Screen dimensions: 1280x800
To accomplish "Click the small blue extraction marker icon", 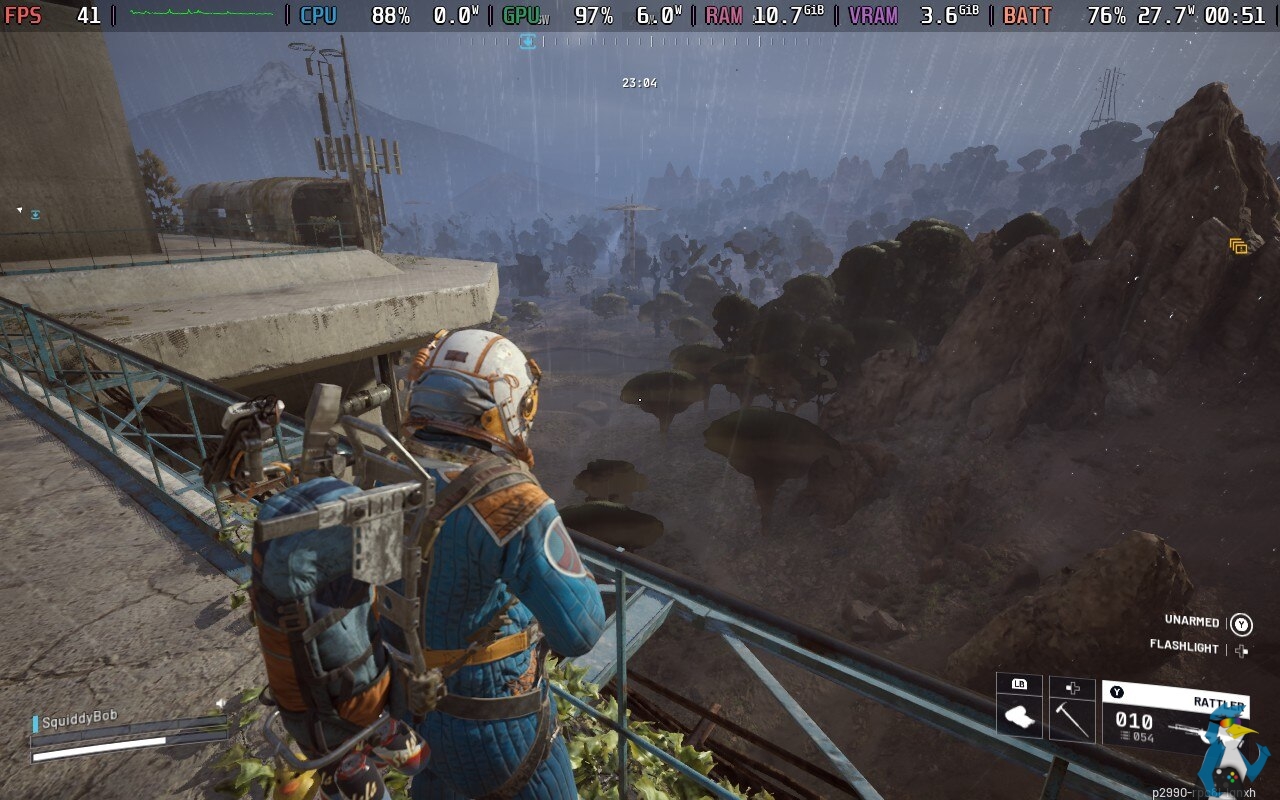I will (35, 214).
